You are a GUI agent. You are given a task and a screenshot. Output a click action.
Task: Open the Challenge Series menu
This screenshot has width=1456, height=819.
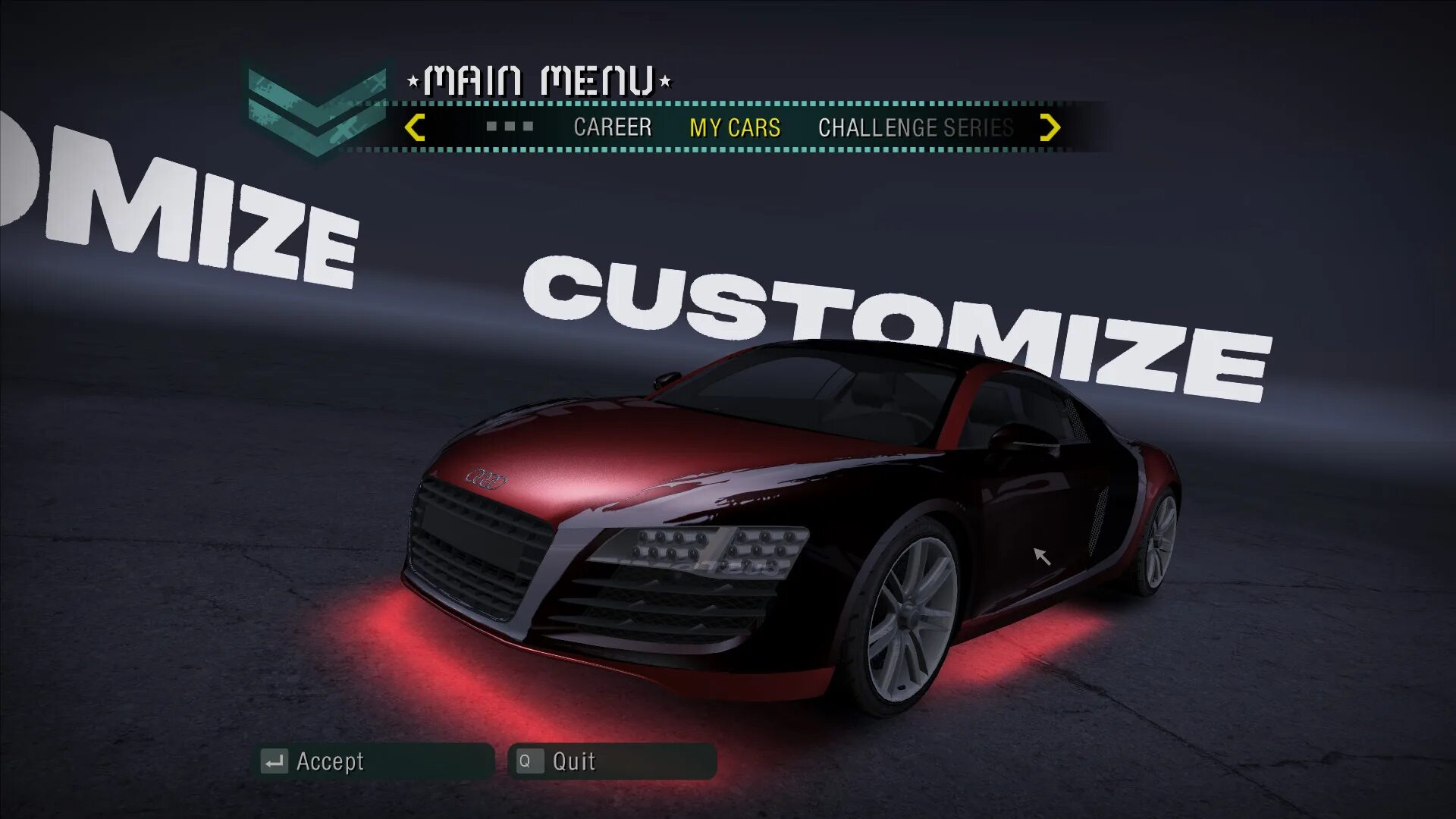pos(915,127)
